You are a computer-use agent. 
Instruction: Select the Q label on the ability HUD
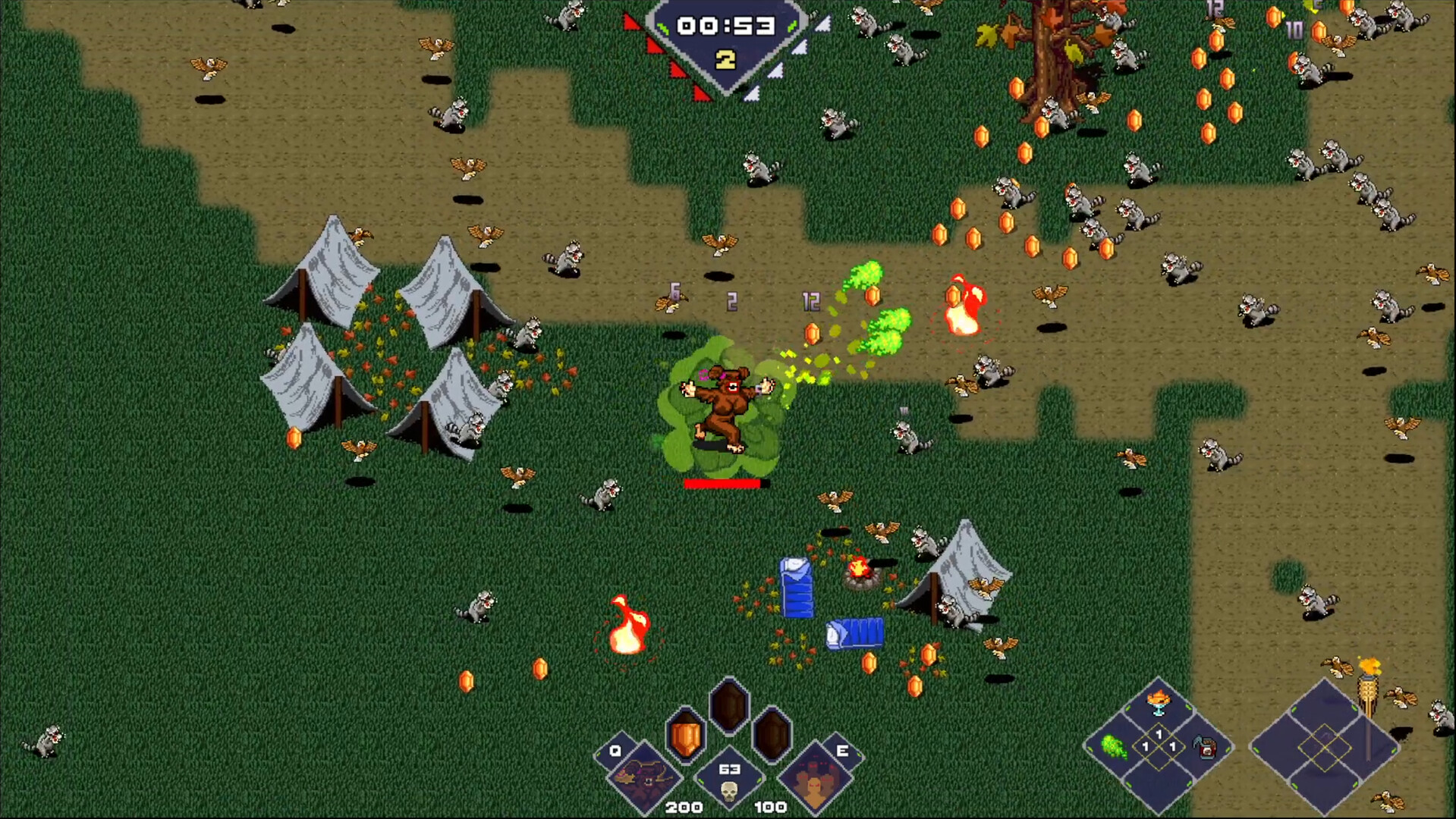(x=616, y=750)
